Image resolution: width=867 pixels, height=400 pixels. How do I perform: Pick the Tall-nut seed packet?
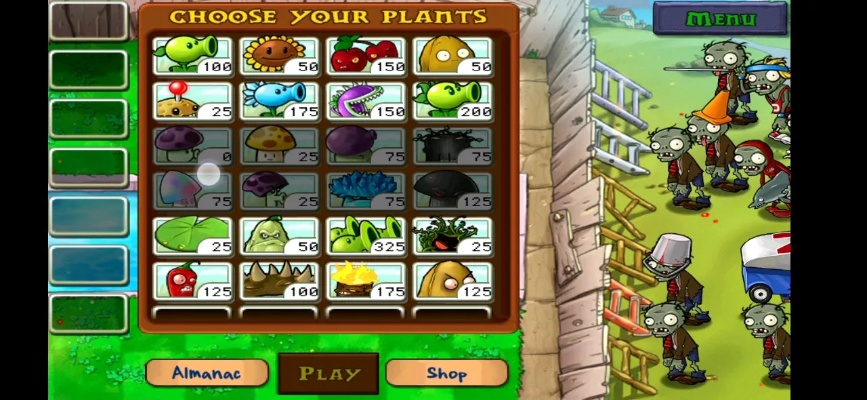(x=453, y=280)
